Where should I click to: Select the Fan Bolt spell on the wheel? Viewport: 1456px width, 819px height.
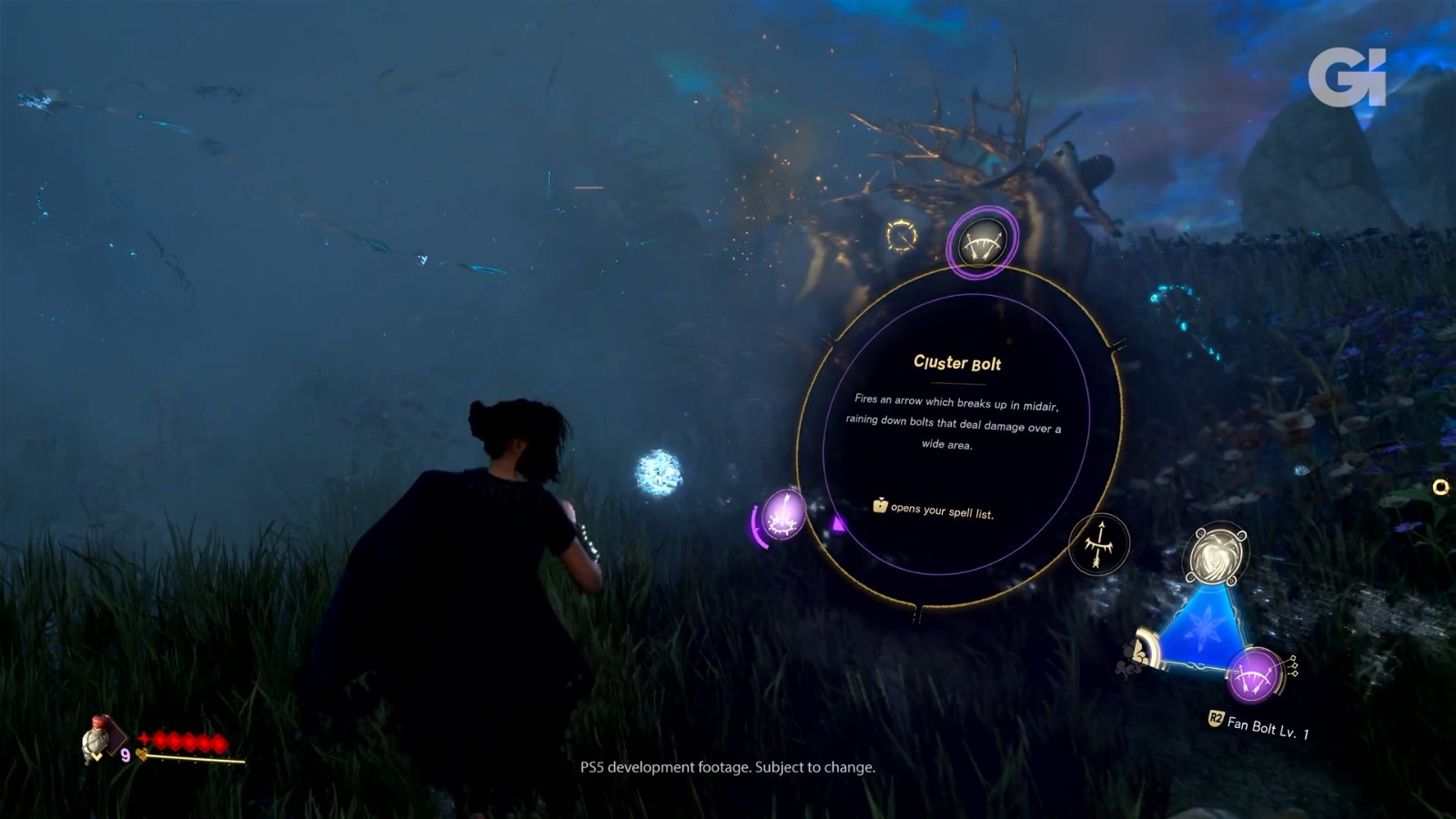pos(981,243)
